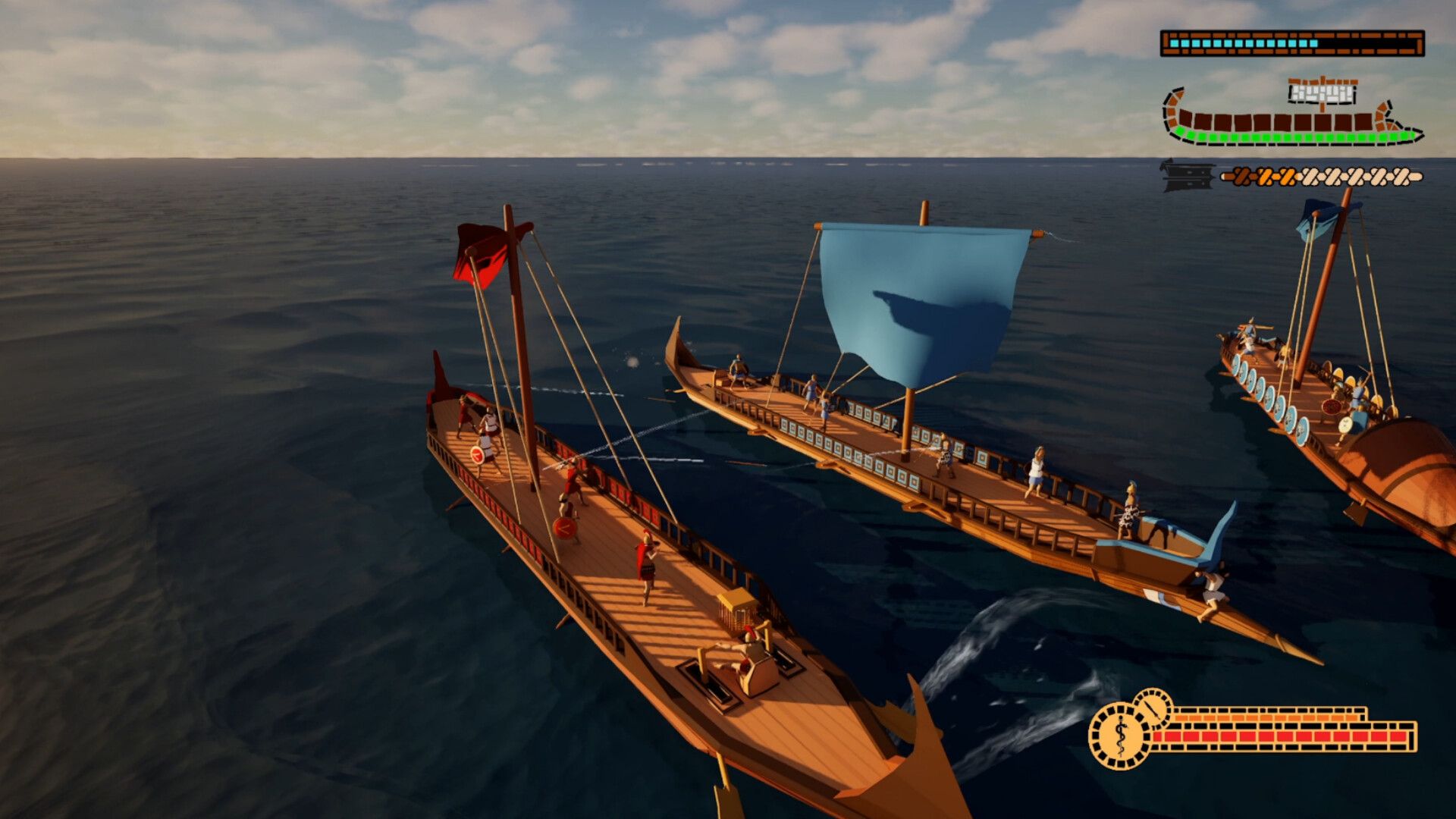Select the soldier holding a red shield
The height and width of the screenshot is (819, 1456).
pos(478,455)
